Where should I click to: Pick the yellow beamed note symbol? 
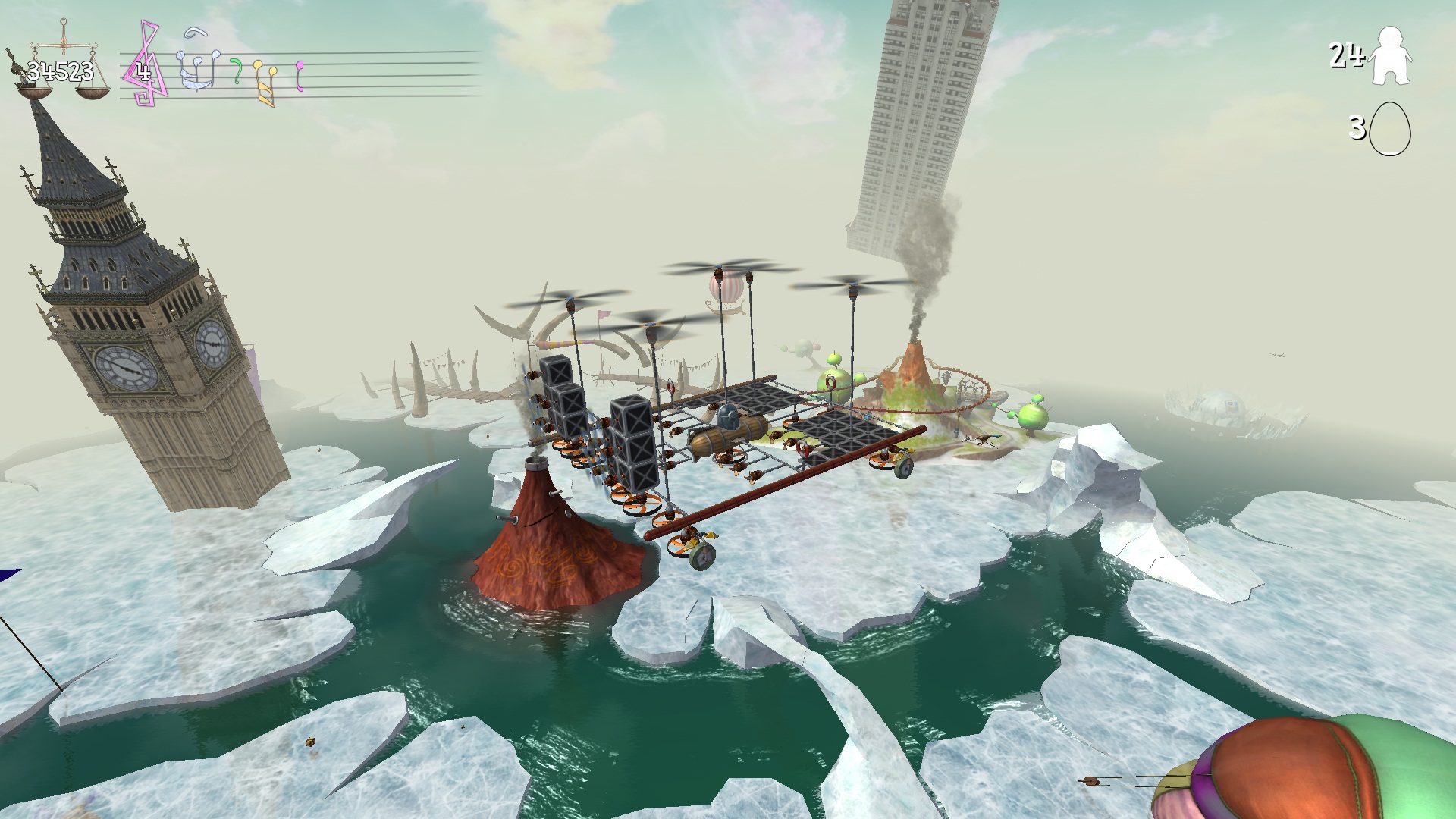tap(264, 82)
